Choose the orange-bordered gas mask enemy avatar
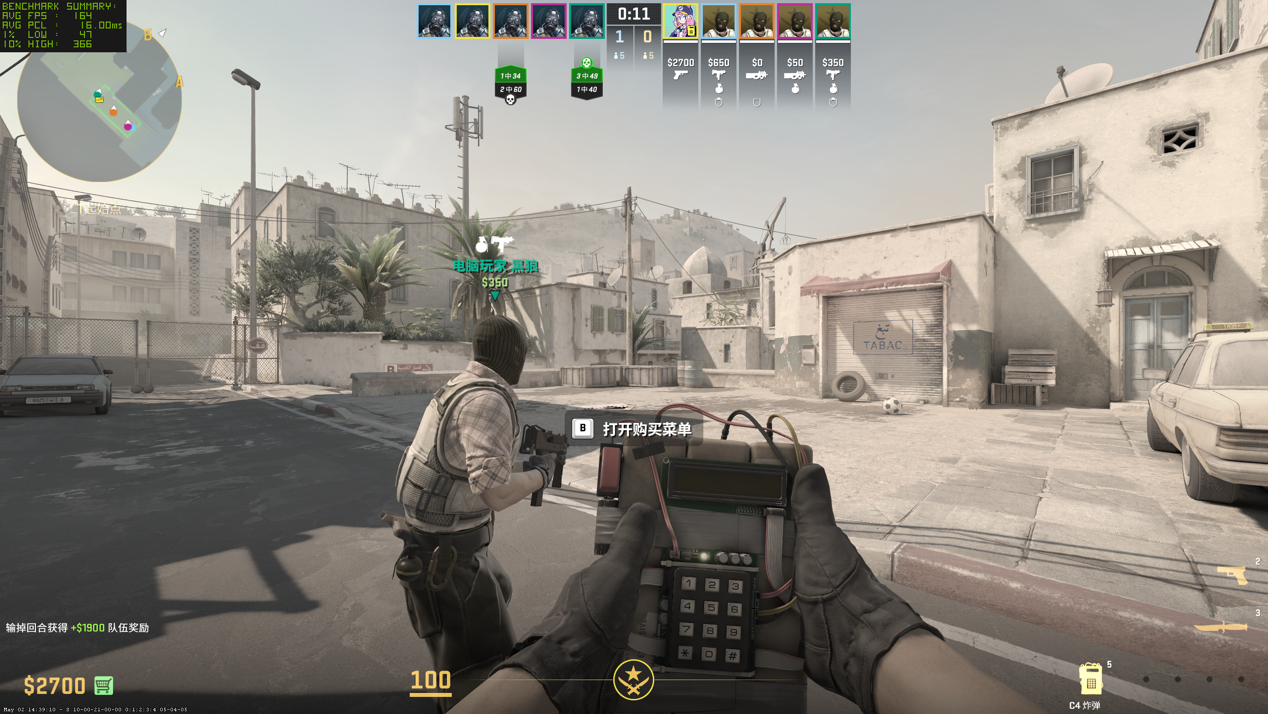 tap(510, 22)
